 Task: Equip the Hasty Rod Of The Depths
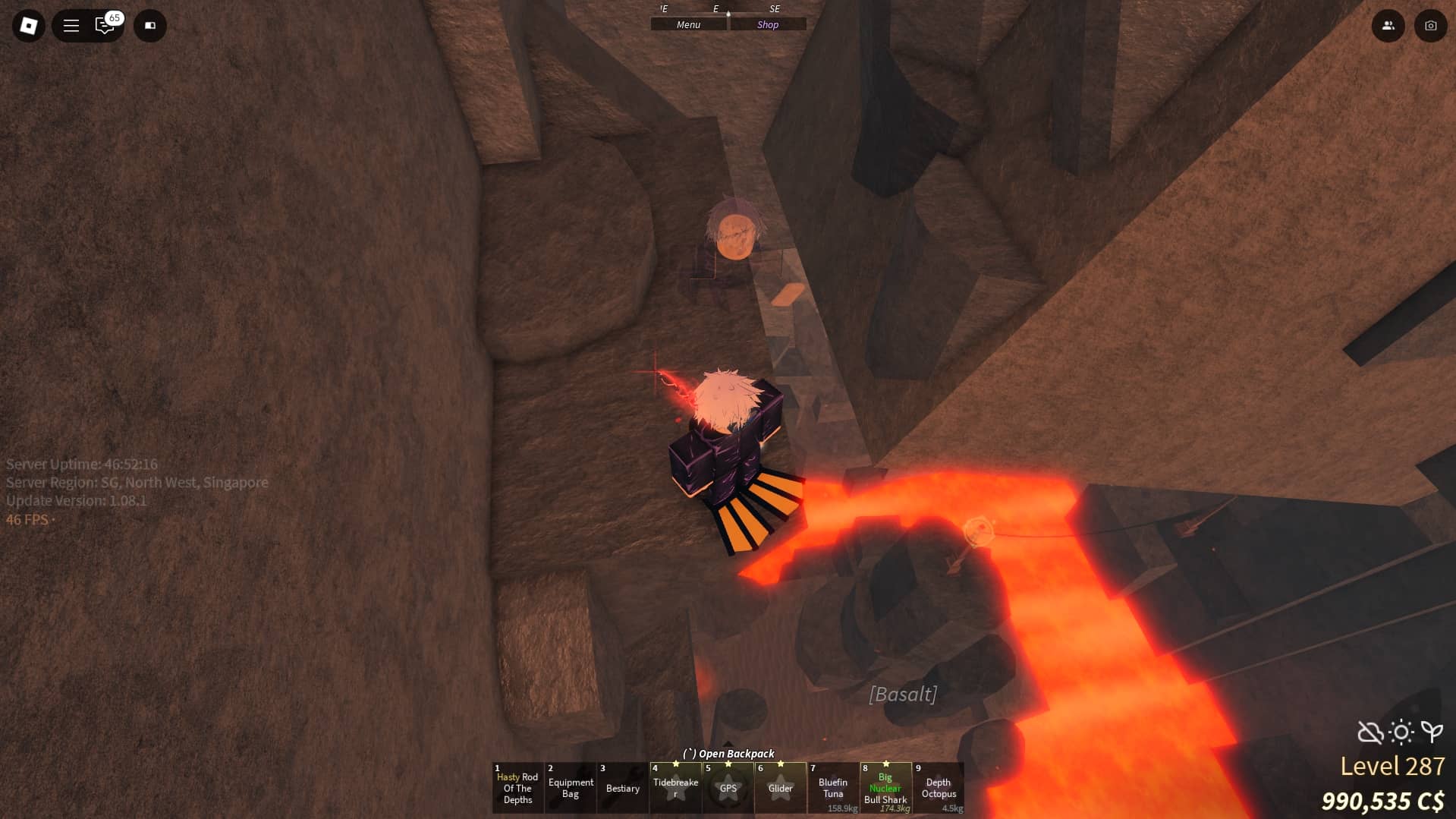point(517,788)
